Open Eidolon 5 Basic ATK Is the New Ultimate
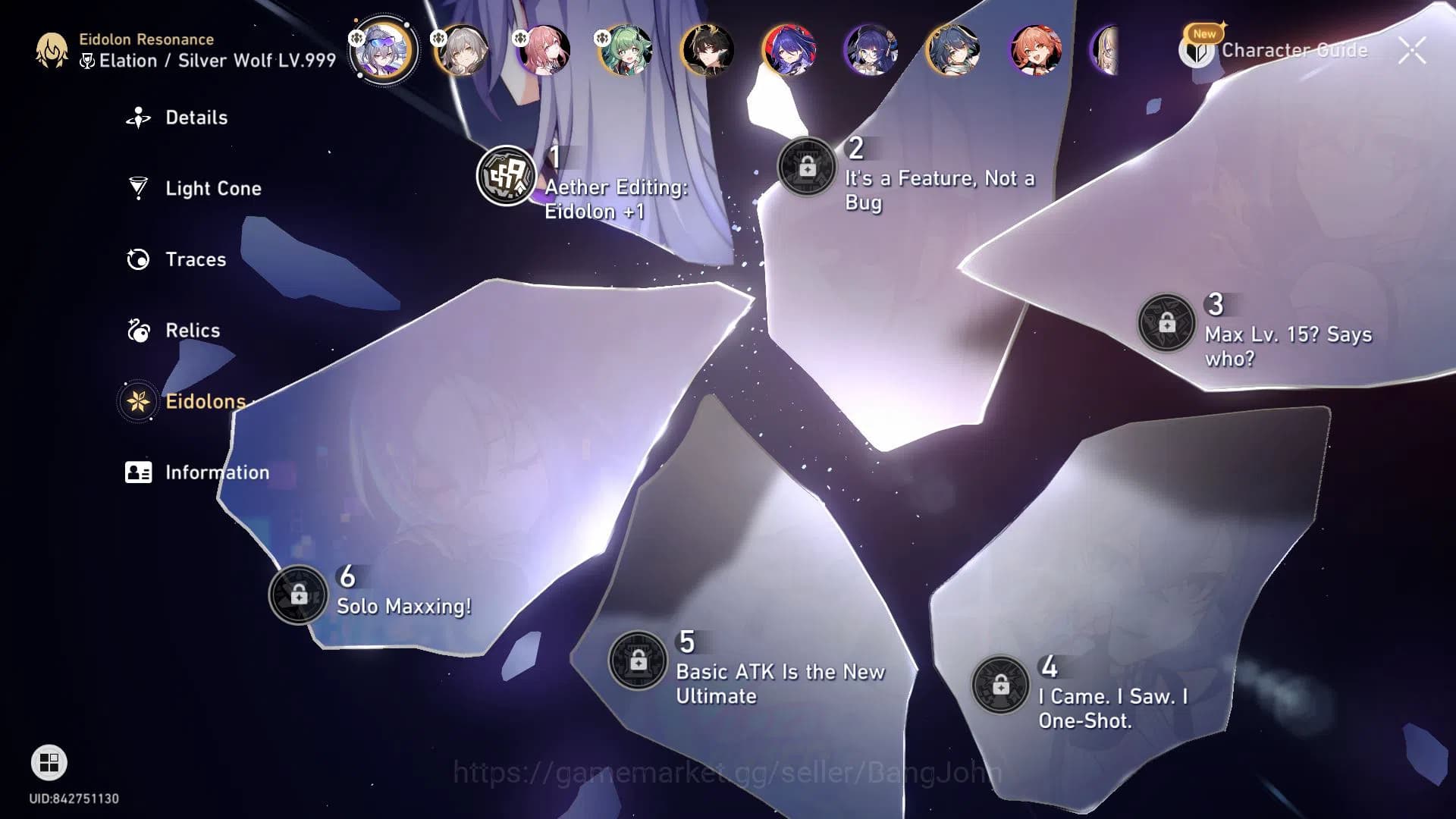Screen dimensions: 1456x819 tap(638, 659)
